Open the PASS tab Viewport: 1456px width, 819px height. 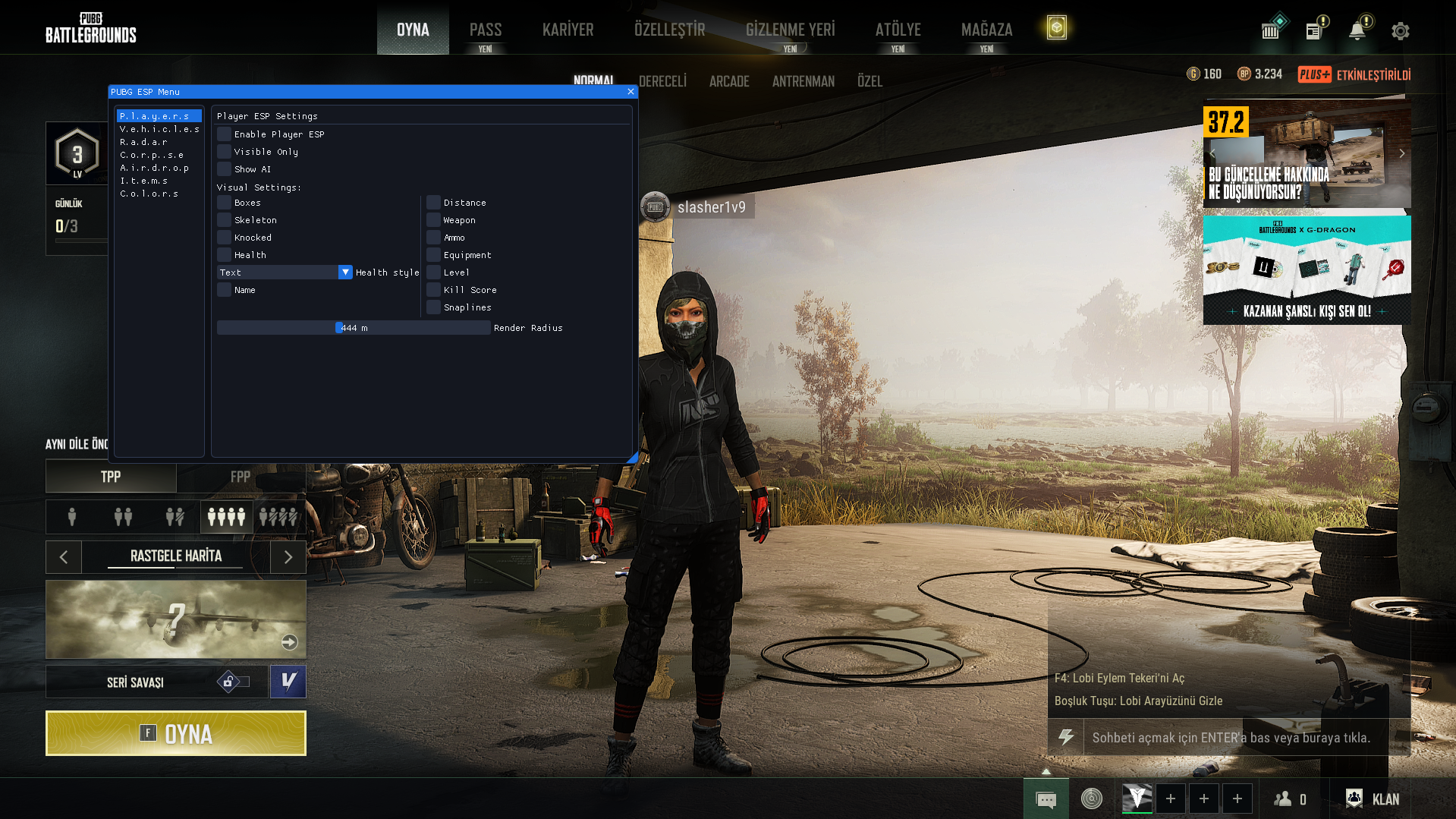coord(486,30)
